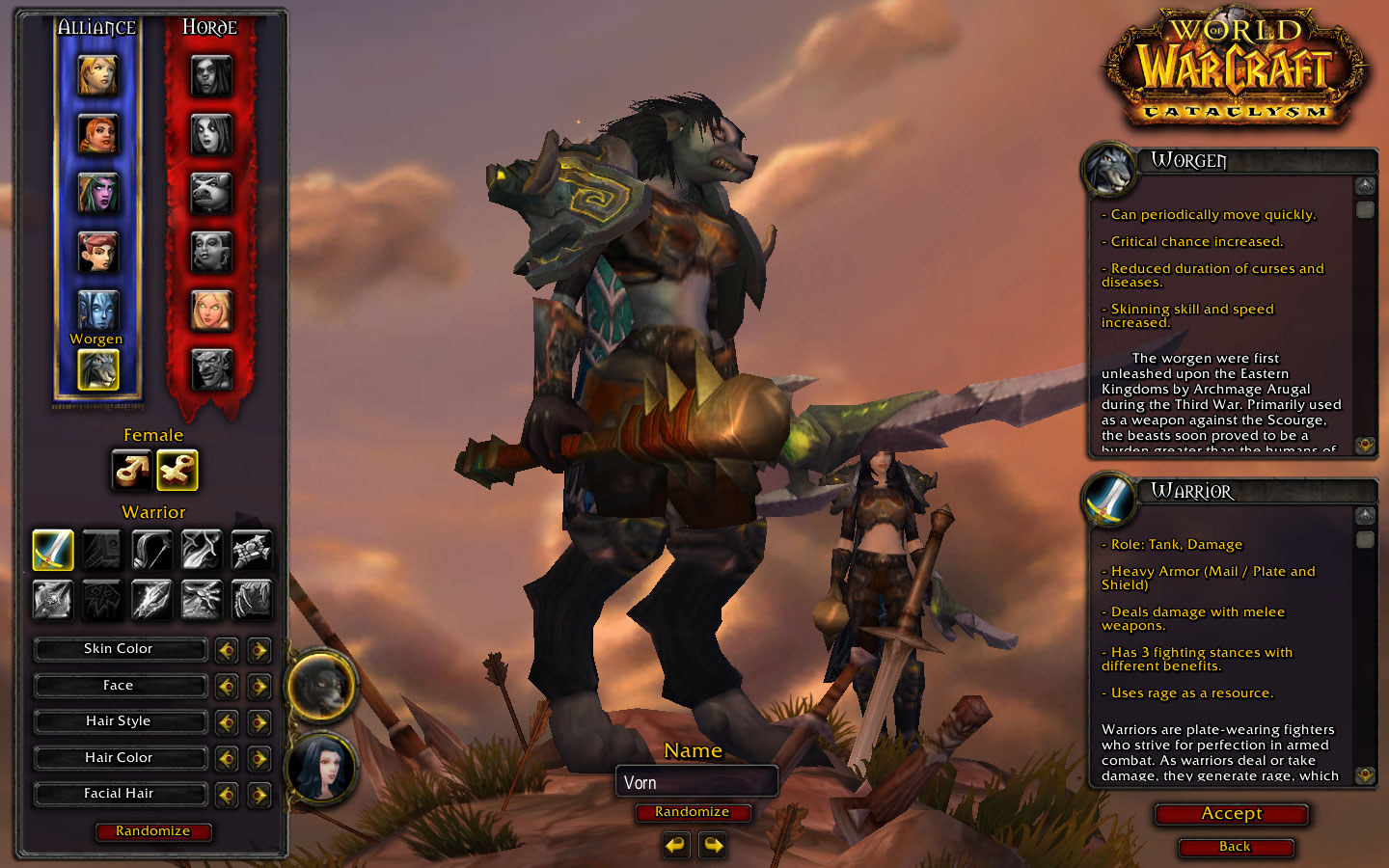Click the character Name text field
The image size is (1389, 868).
pos(695,782)
